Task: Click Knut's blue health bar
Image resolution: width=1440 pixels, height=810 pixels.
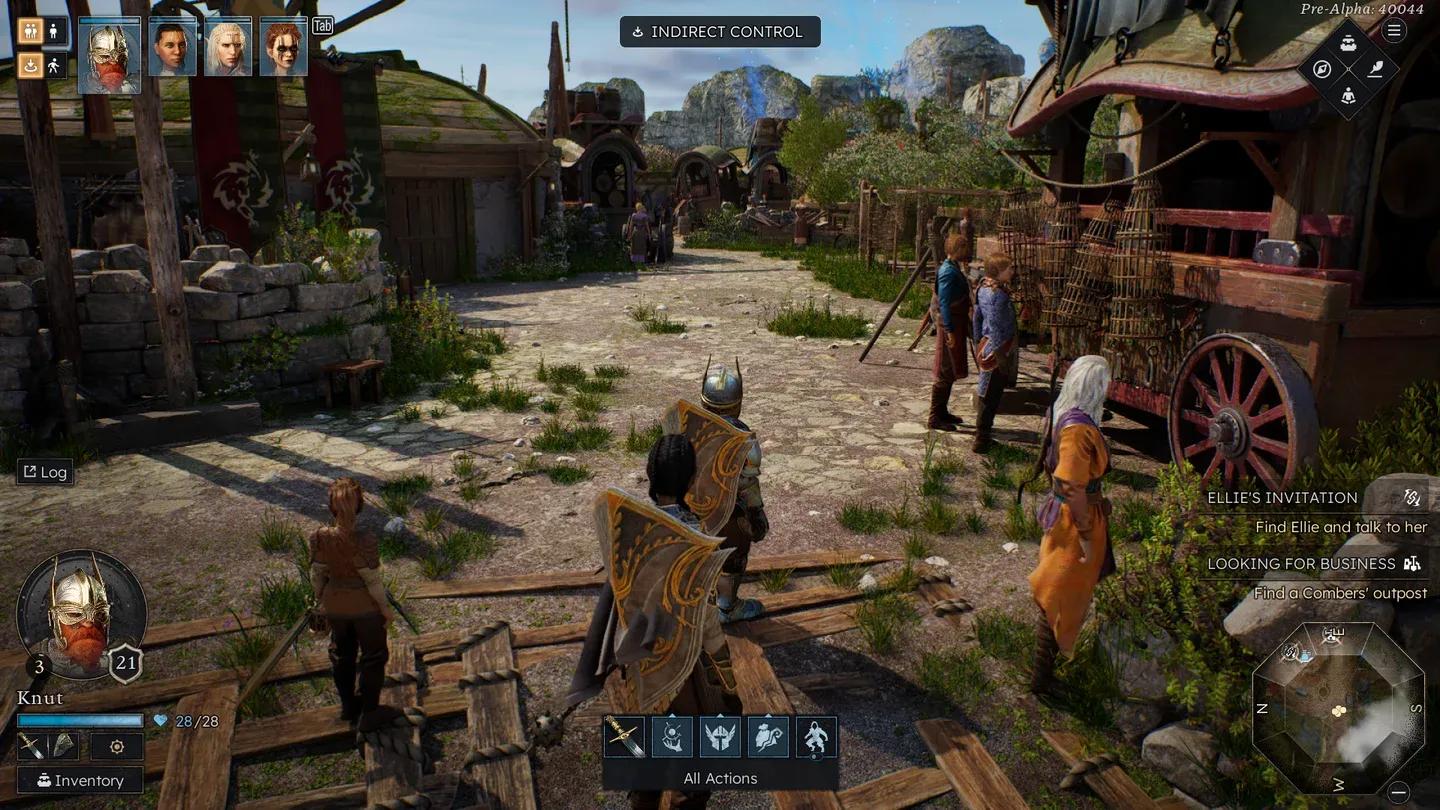Action: 80,719
